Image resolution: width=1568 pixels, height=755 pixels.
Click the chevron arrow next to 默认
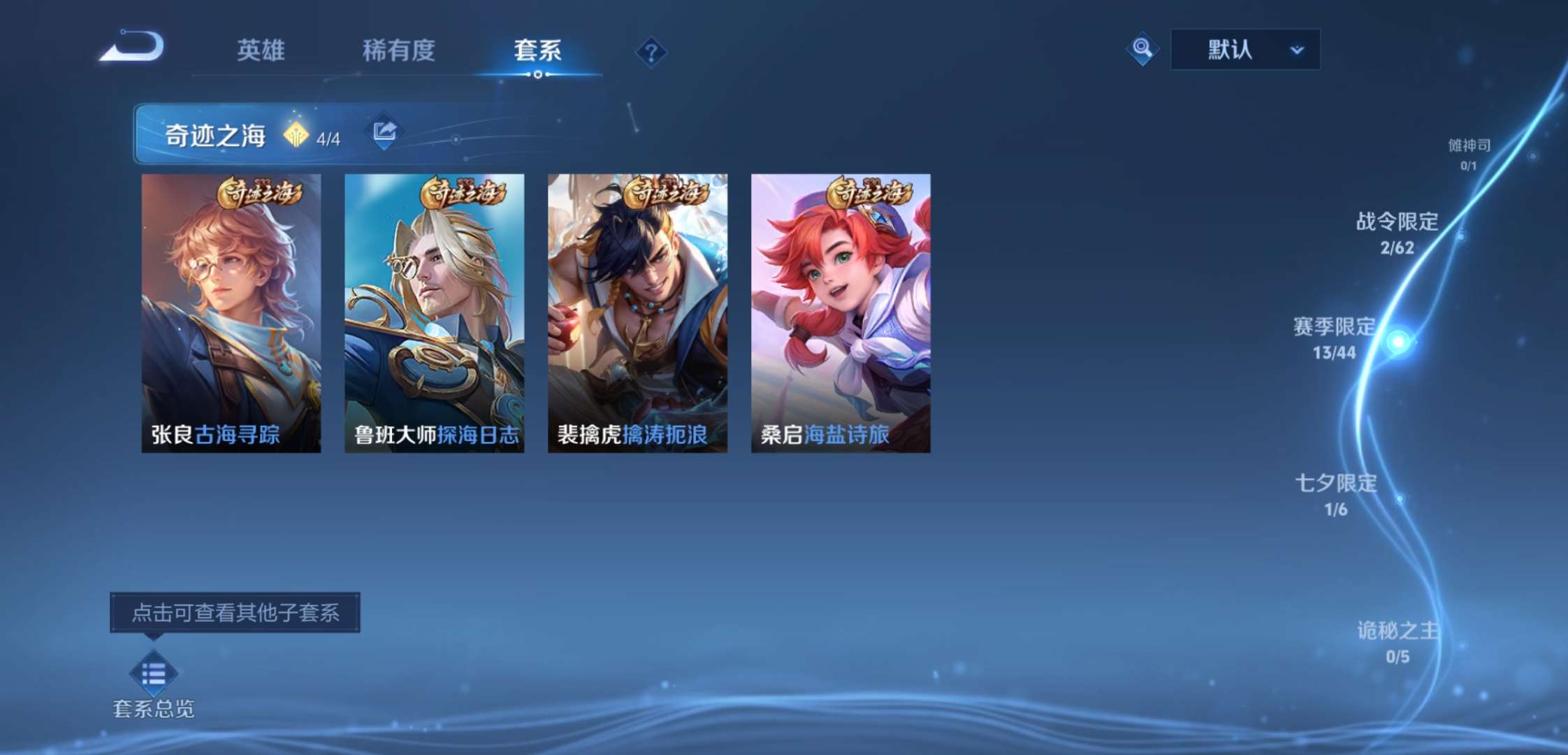pyautogui.click(x=1298, y=49)
